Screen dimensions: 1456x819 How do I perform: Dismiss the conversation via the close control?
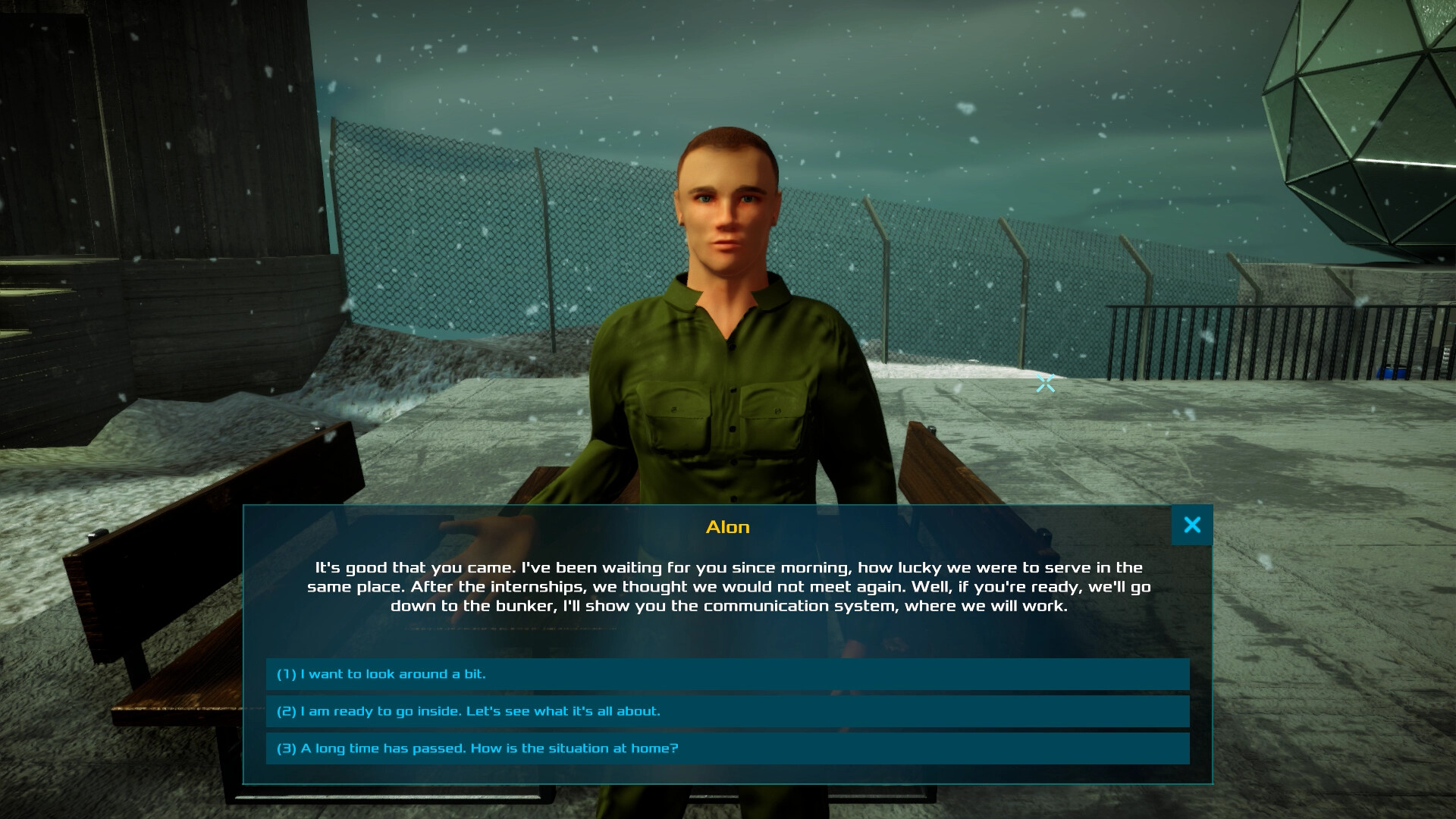1192,524
